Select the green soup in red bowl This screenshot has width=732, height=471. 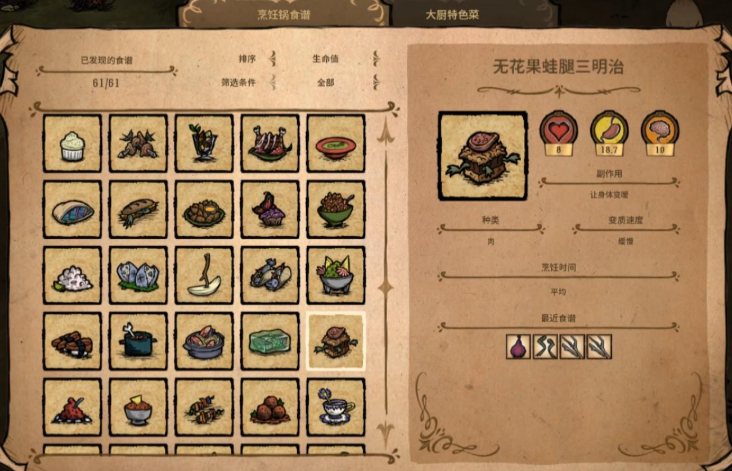(x=336, y=144)
